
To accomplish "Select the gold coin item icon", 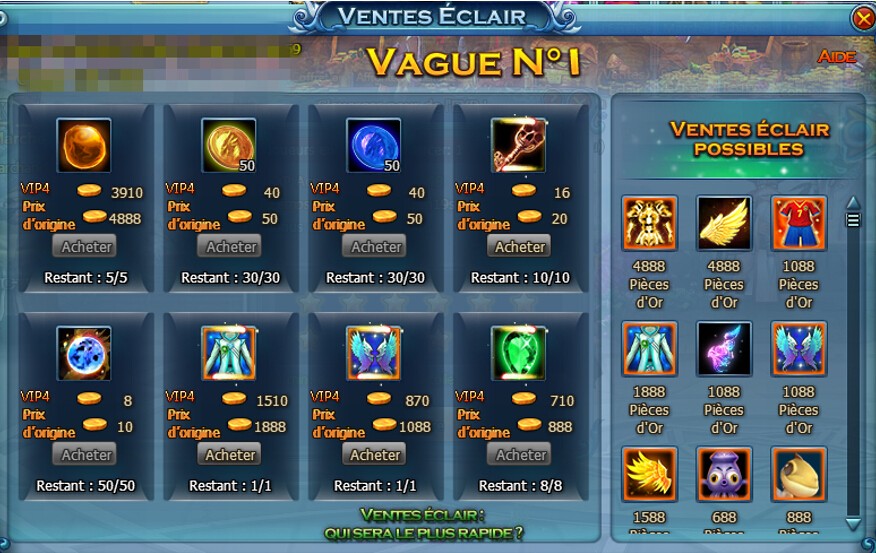I will [x=229, y=145].
